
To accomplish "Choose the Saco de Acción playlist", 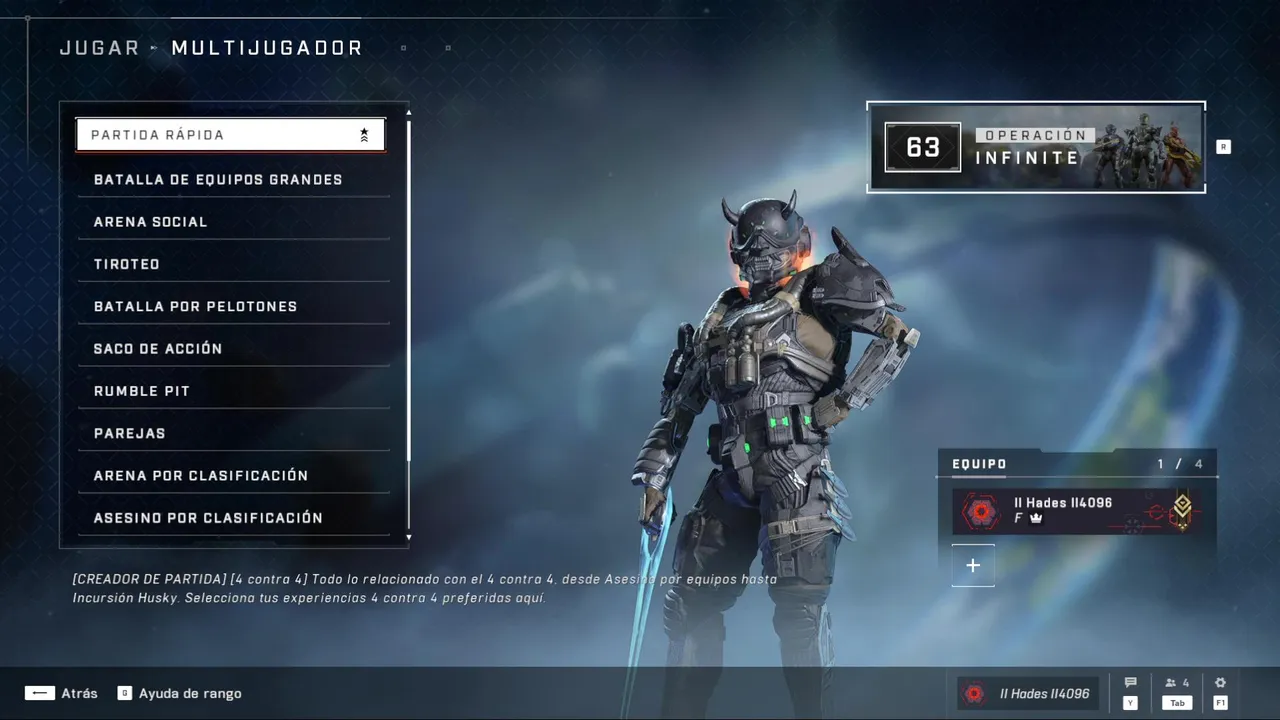I will click(x=234, y=349).
